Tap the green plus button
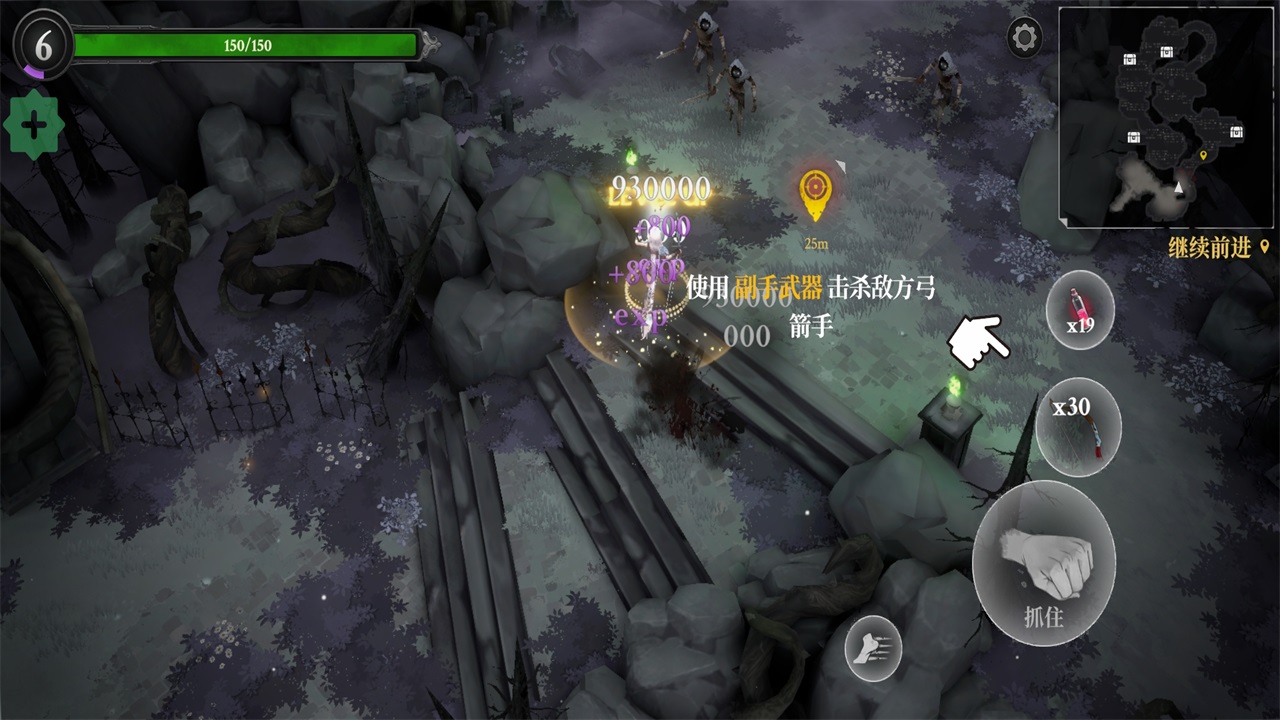 pyautogui.click(x=33, y=126)
